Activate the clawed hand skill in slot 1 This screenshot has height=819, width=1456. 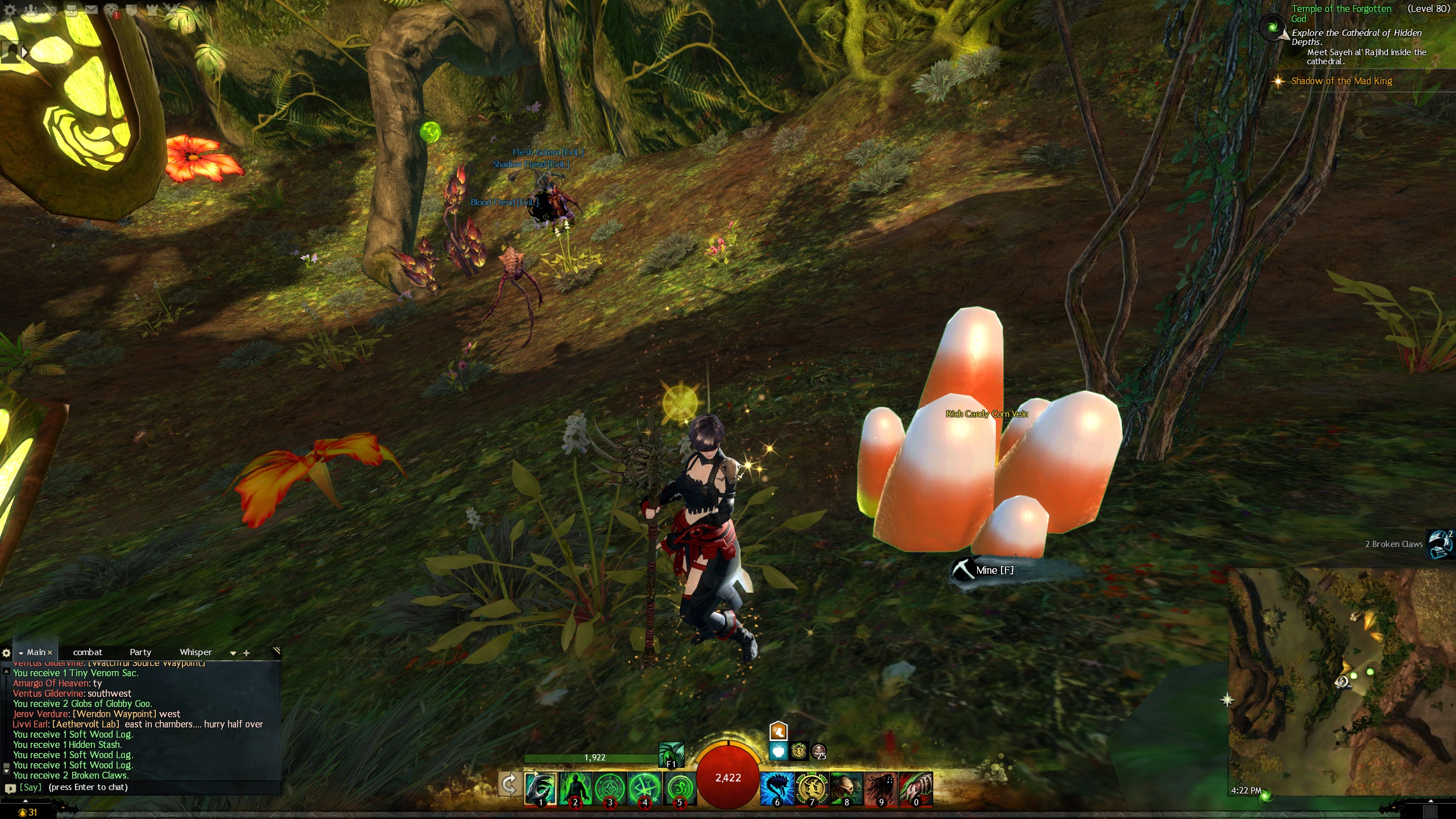coord(540,788)
